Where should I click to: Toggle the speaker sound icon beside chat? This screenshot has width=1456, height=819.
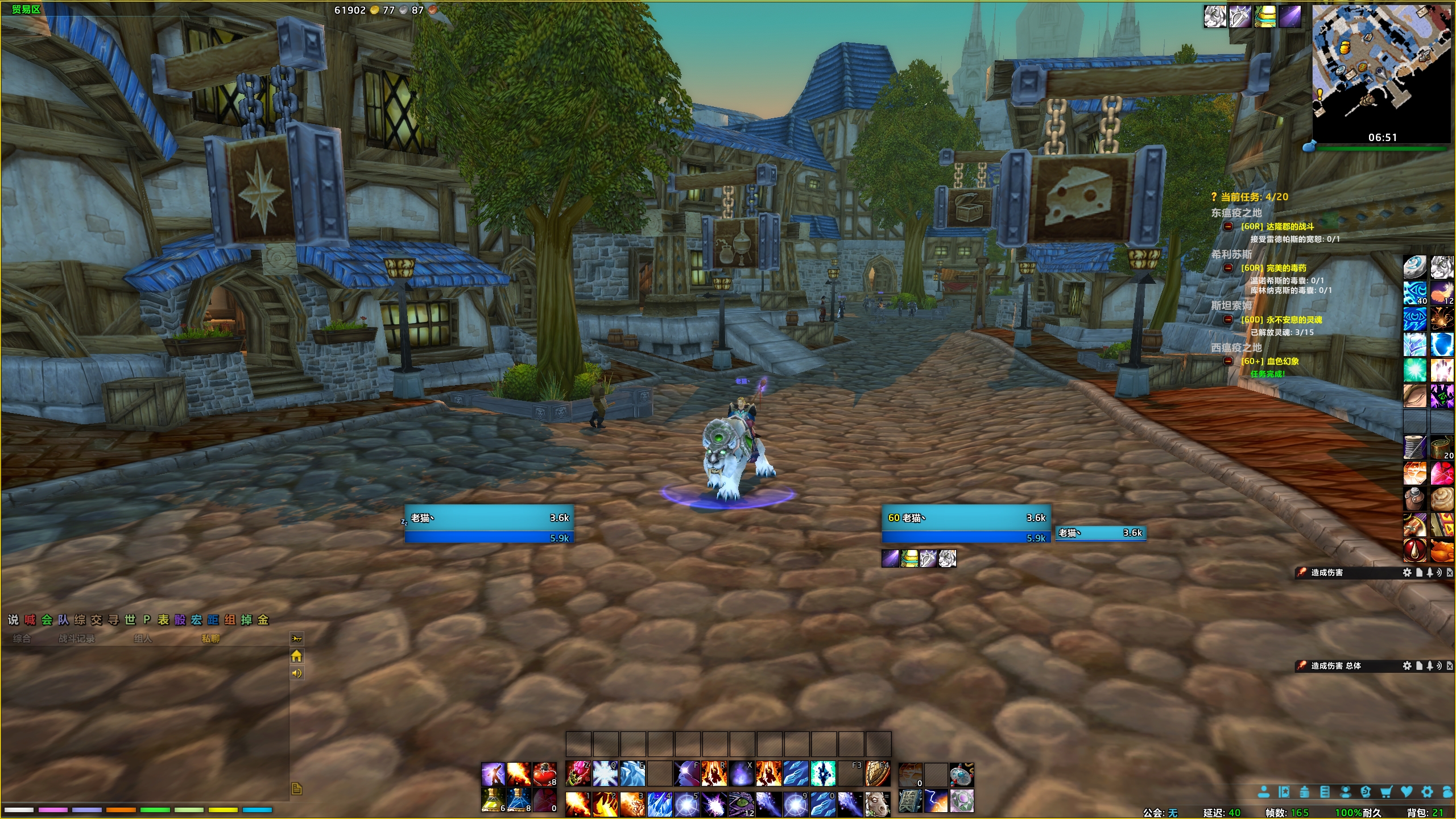(x=296, y=673)
